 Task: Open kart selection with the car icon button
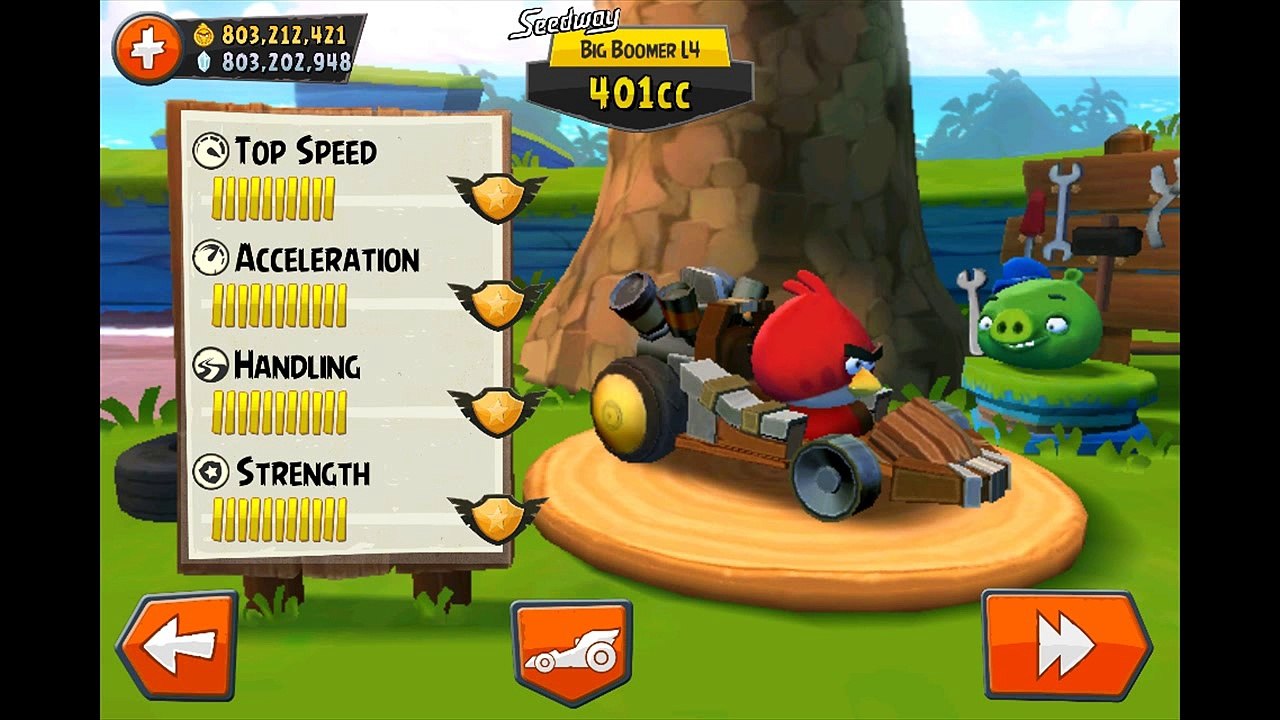[572, 651]
